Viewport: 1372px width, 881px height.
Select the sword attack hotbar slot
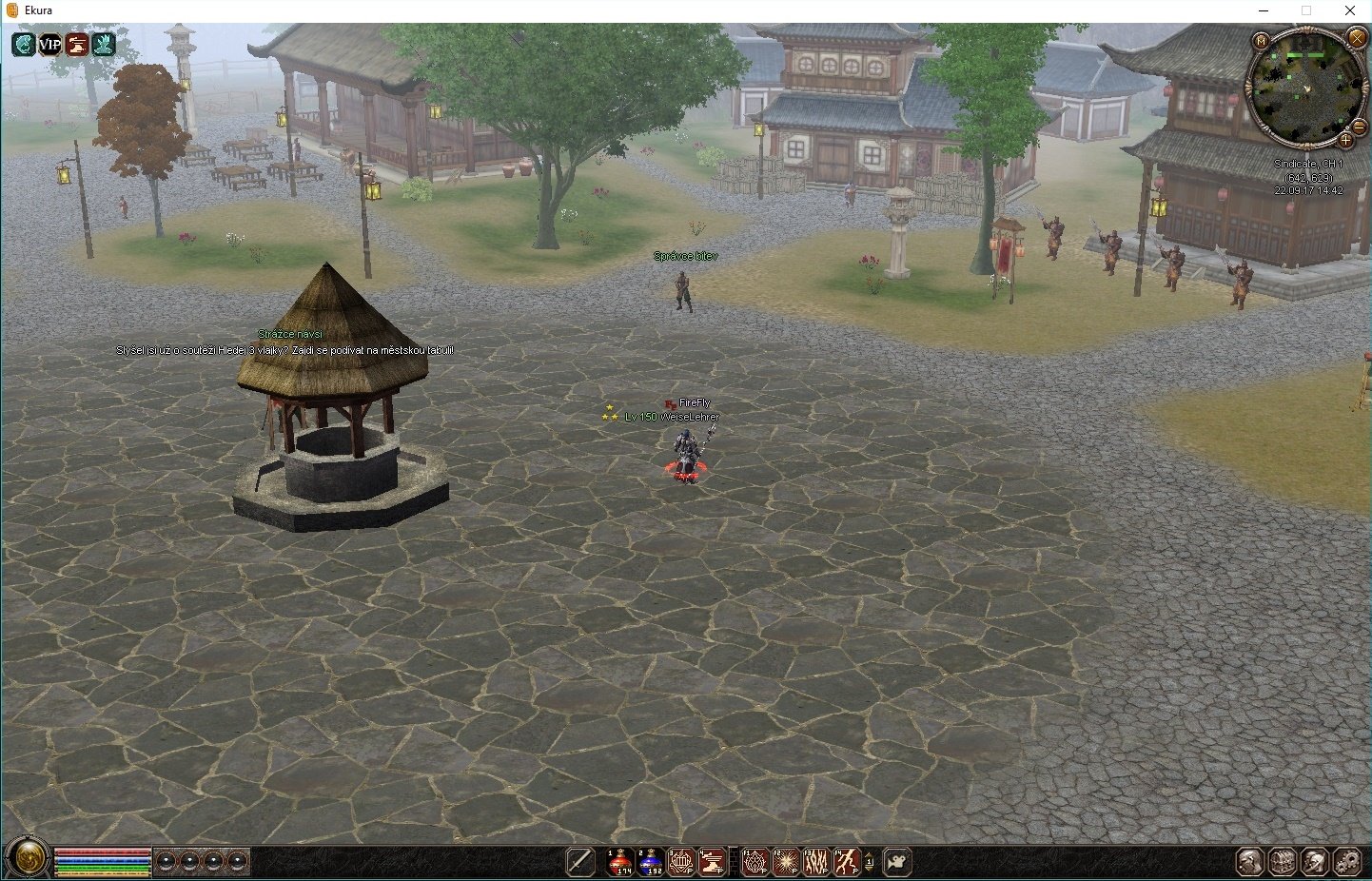pos(579,862)
